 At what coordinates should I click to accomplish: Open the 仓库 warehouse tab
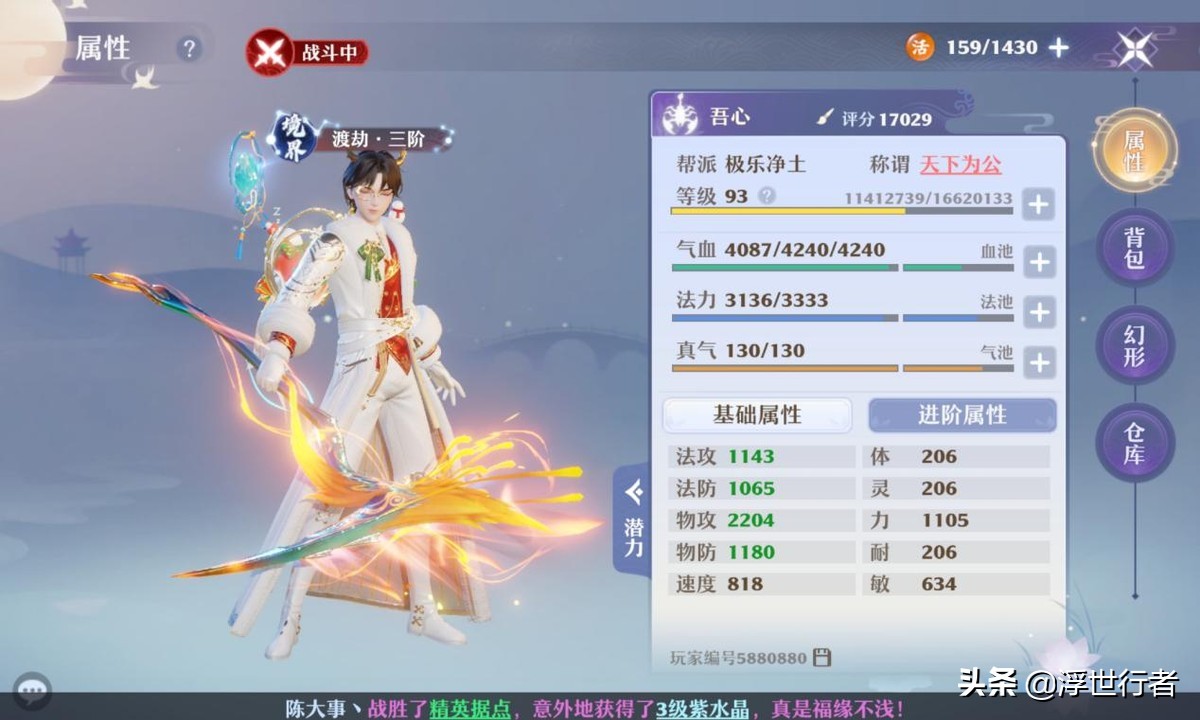tap(1134, 443)
